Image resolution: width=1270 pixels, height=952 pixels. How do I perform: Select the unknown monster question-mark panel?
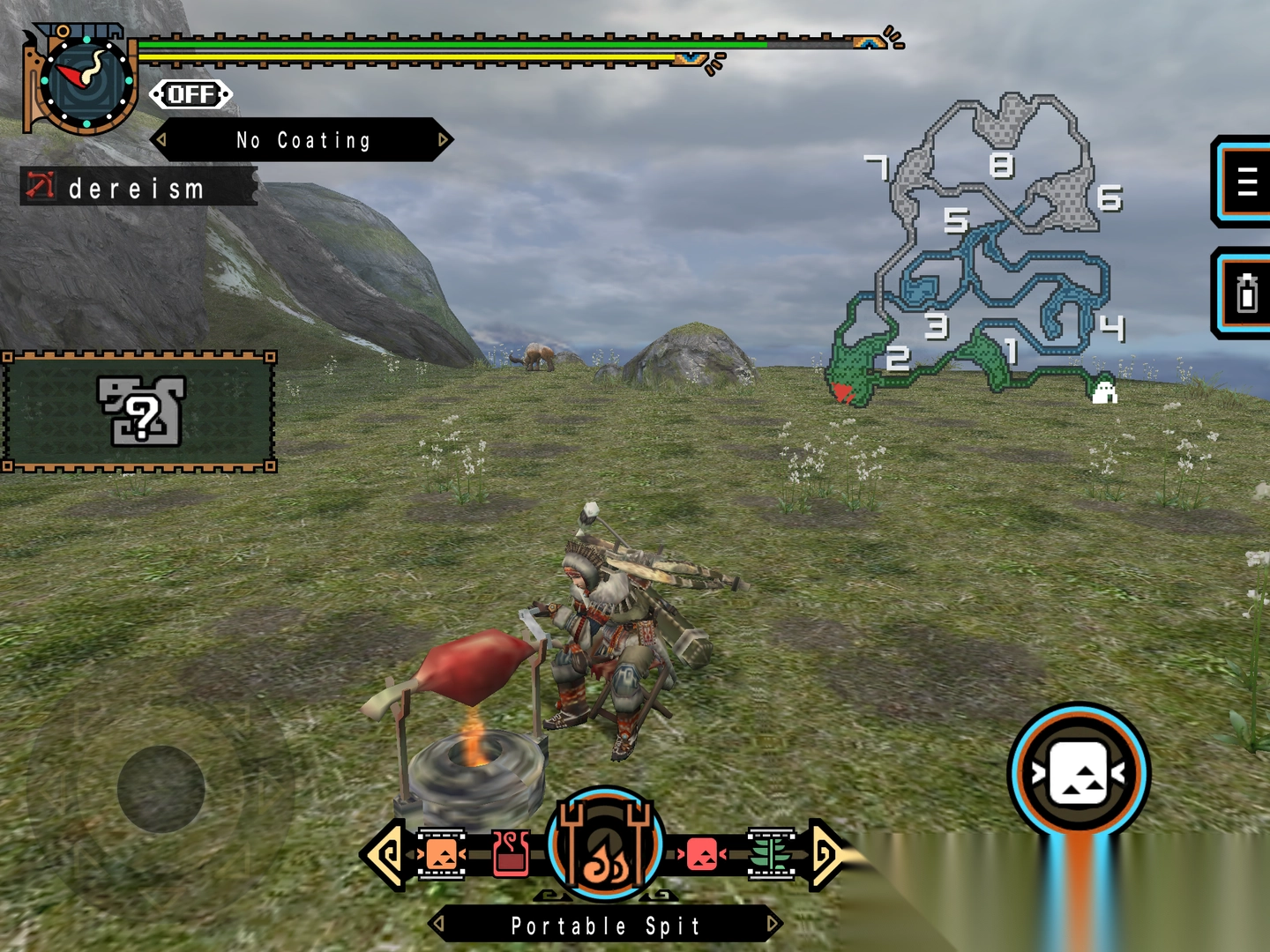(x=139, y=412)
